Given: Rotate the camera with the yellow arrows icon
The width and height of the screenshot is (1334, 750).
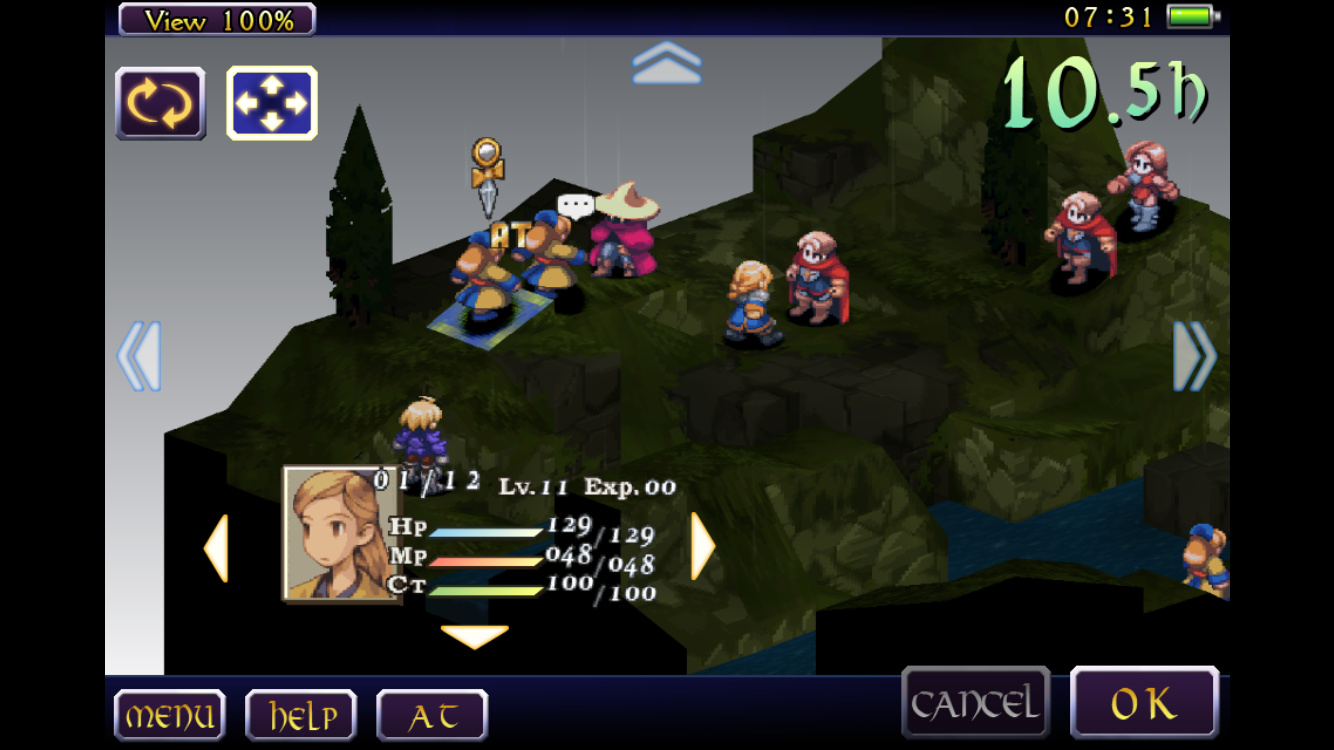Looking at the screenshot, I should point(160,103).
